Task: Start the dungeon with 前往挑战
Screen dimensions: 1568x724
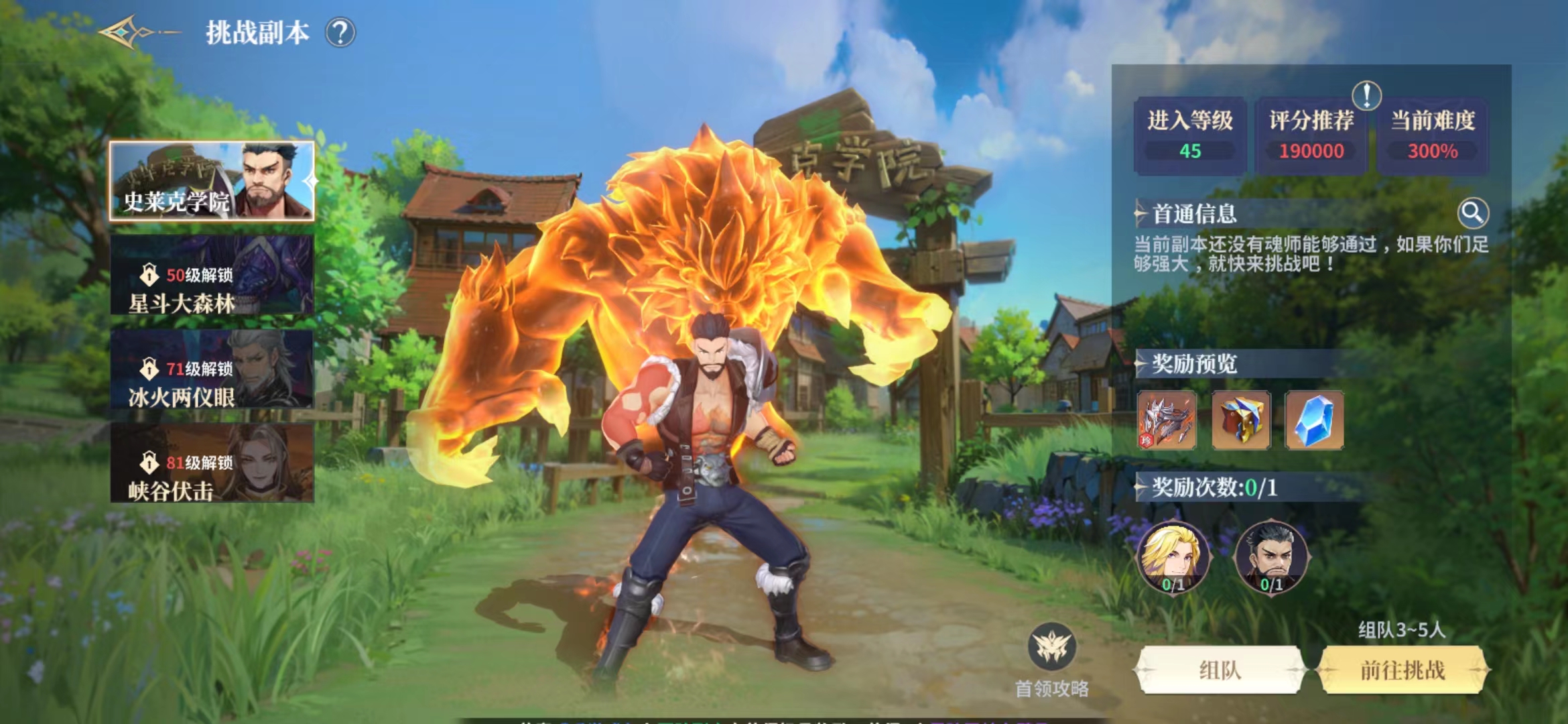Action: [x=1402, y=670]
